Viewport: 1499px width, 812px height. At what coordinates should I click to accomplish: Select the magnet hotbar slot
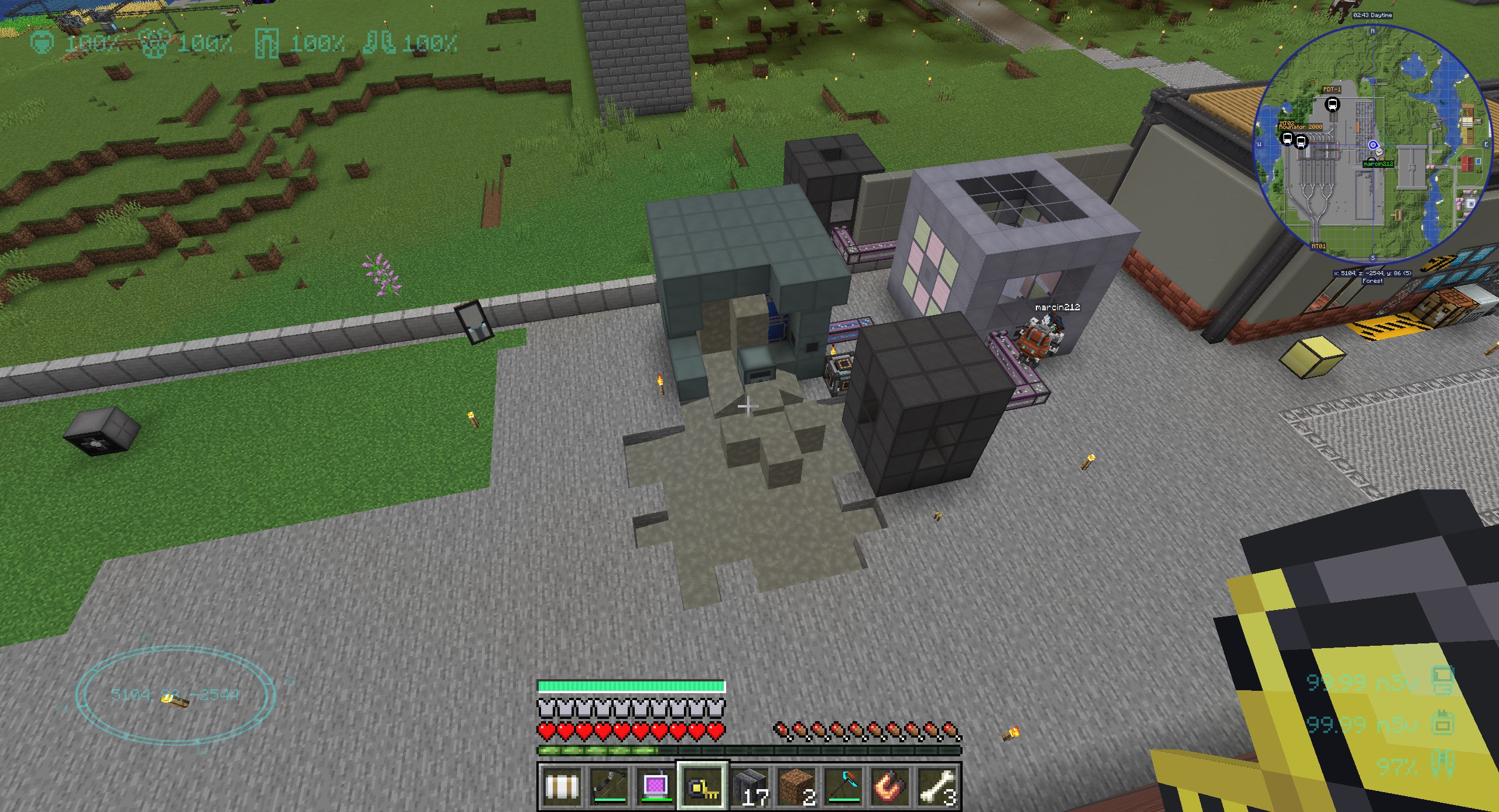coord(890,786)
